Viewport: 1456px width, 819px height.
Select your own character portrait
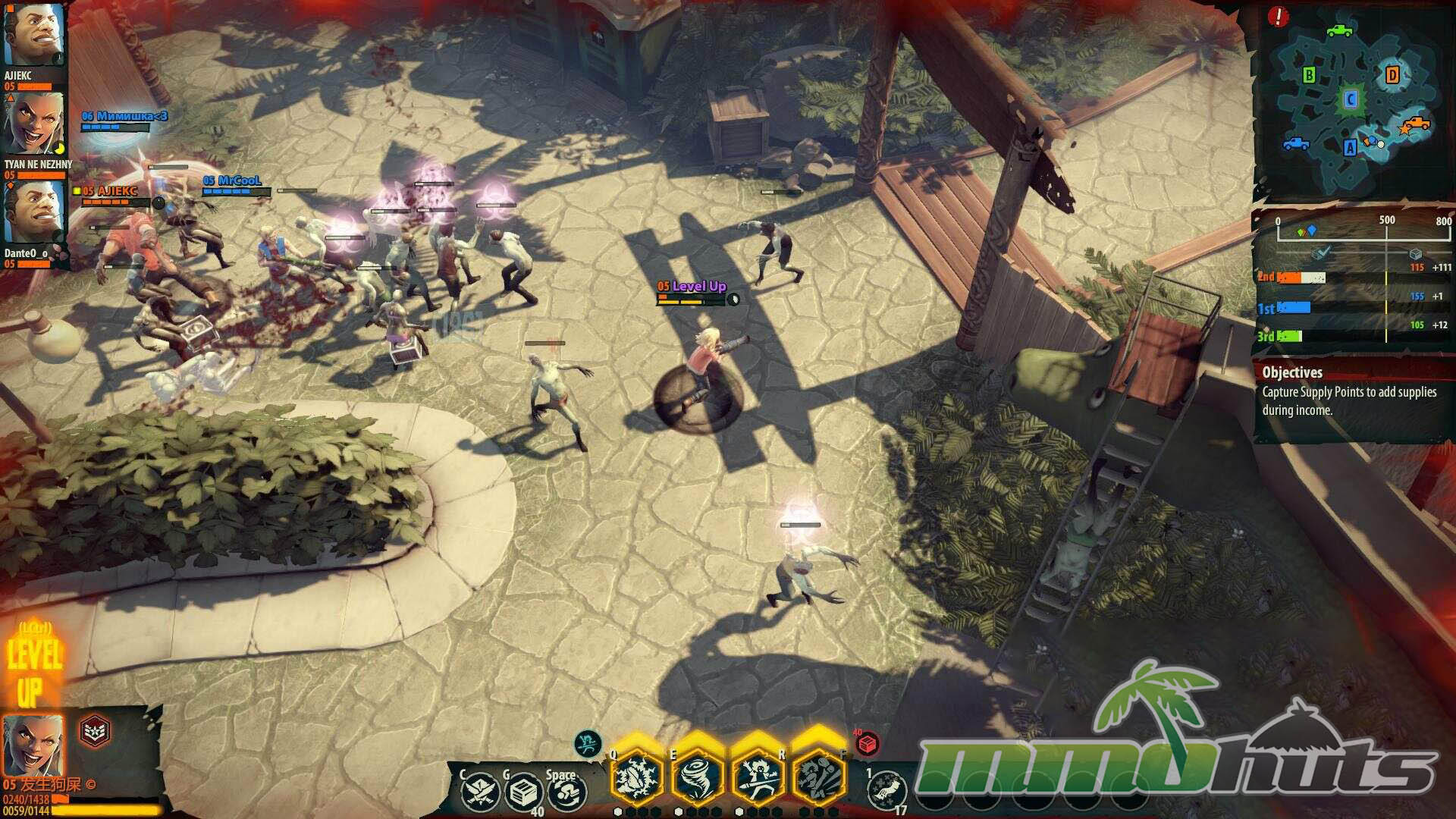click(33, 745)
